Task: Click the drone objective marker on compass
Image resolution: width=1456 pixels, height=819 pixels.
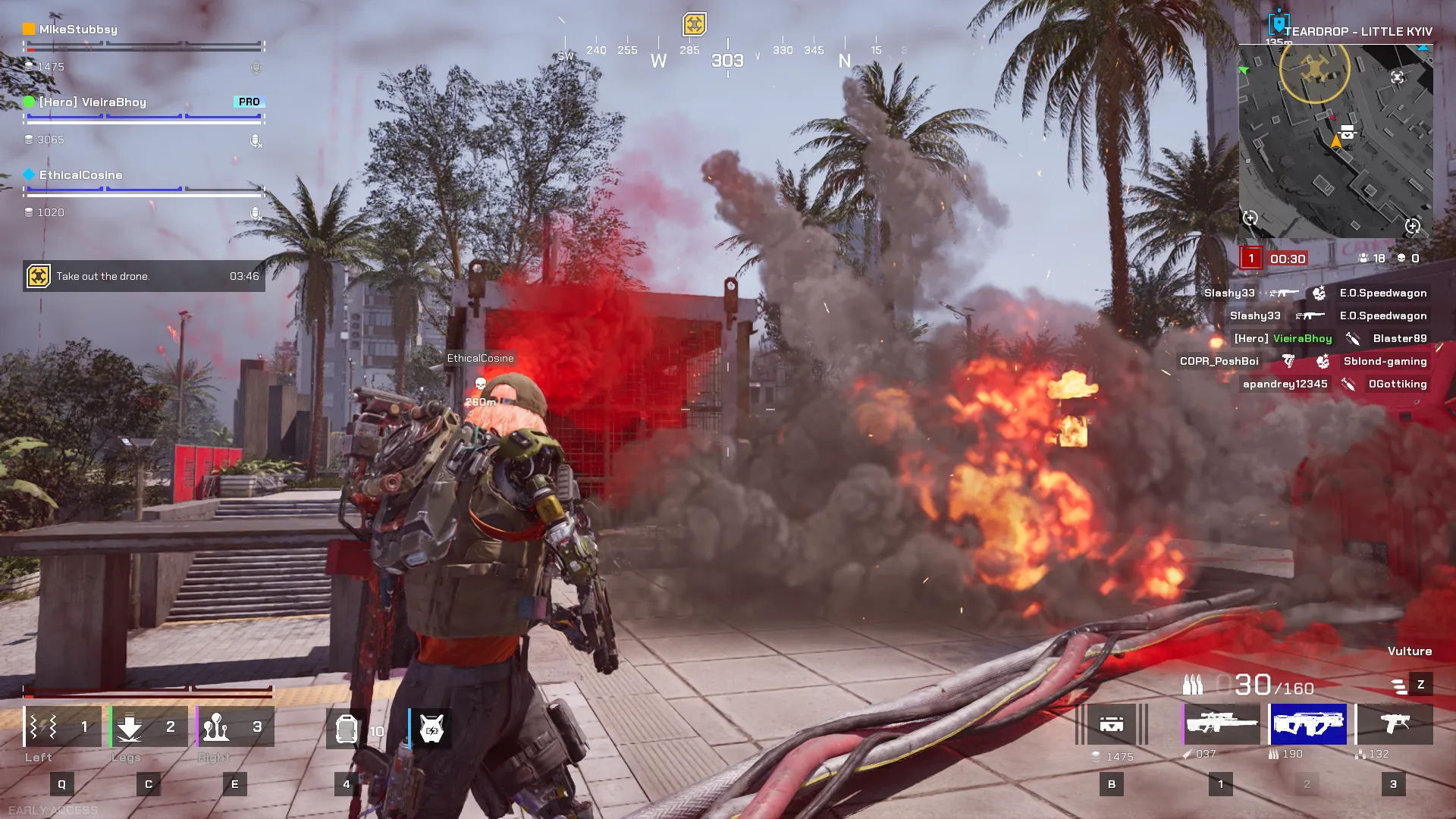Action: [x=694, y=24]
